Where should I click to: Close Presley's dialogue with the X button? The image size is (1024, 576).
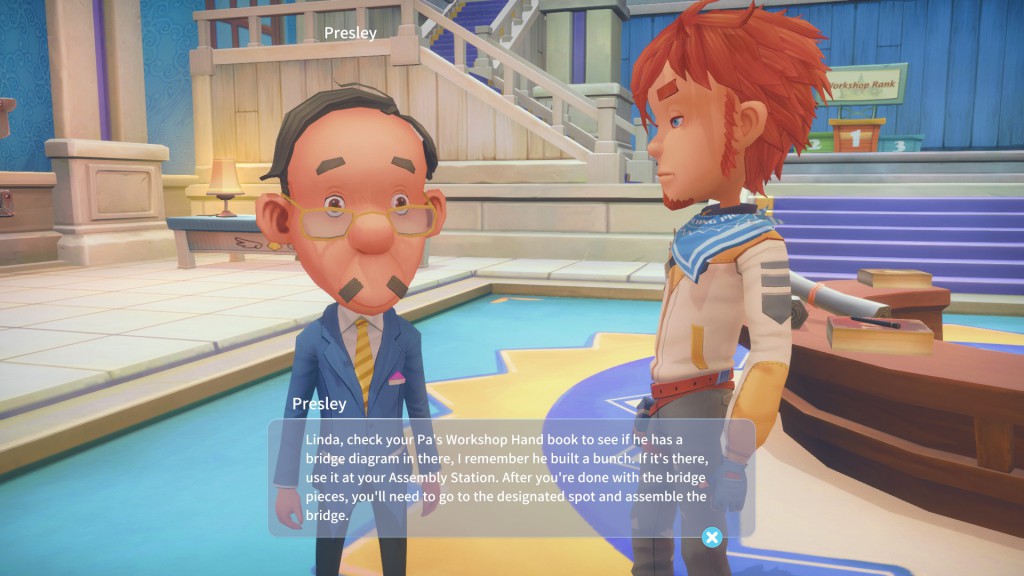coord(711,538)
